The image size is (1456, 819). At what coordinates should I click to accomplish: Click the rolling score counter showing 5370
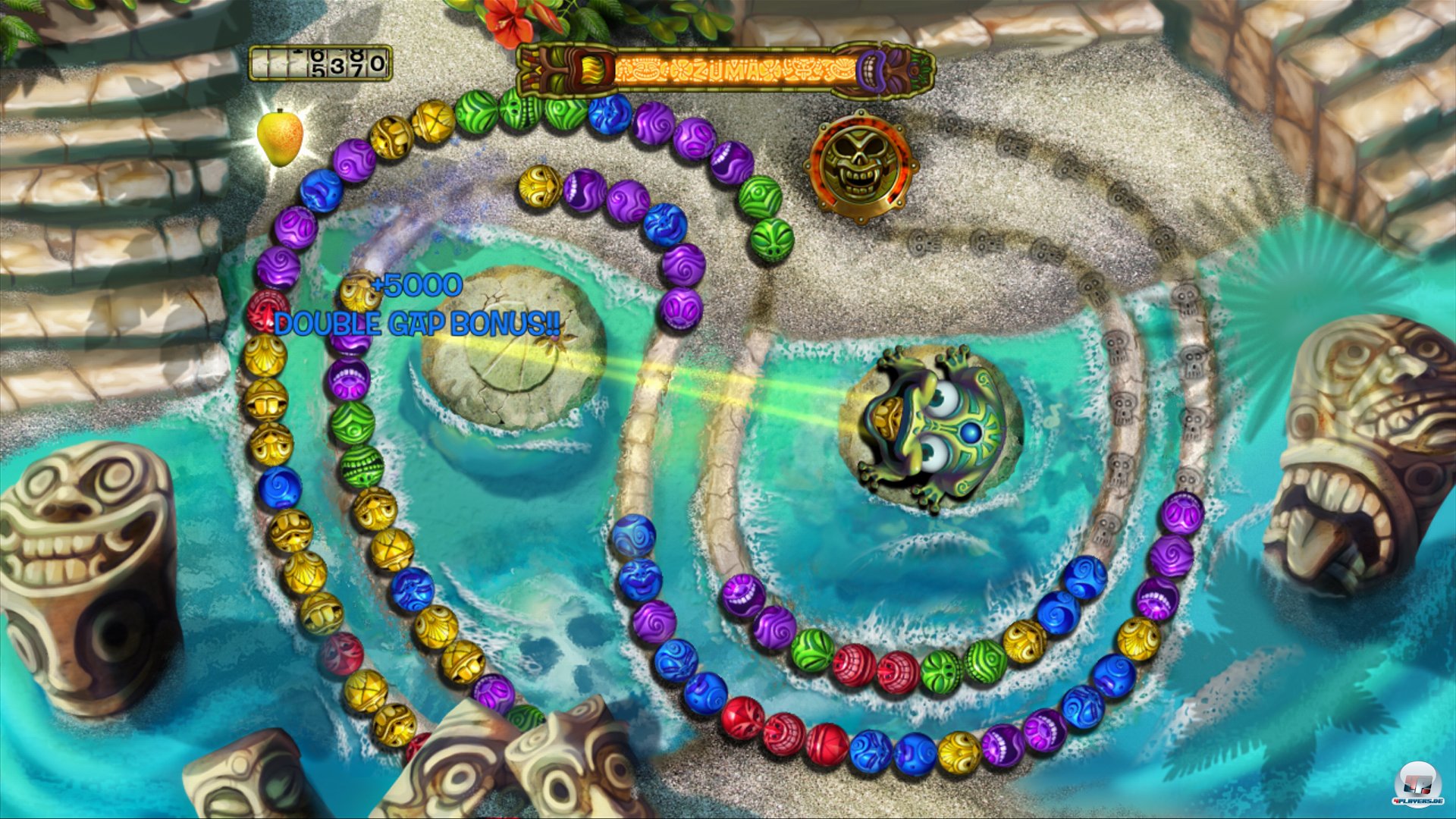click(318, 64)
